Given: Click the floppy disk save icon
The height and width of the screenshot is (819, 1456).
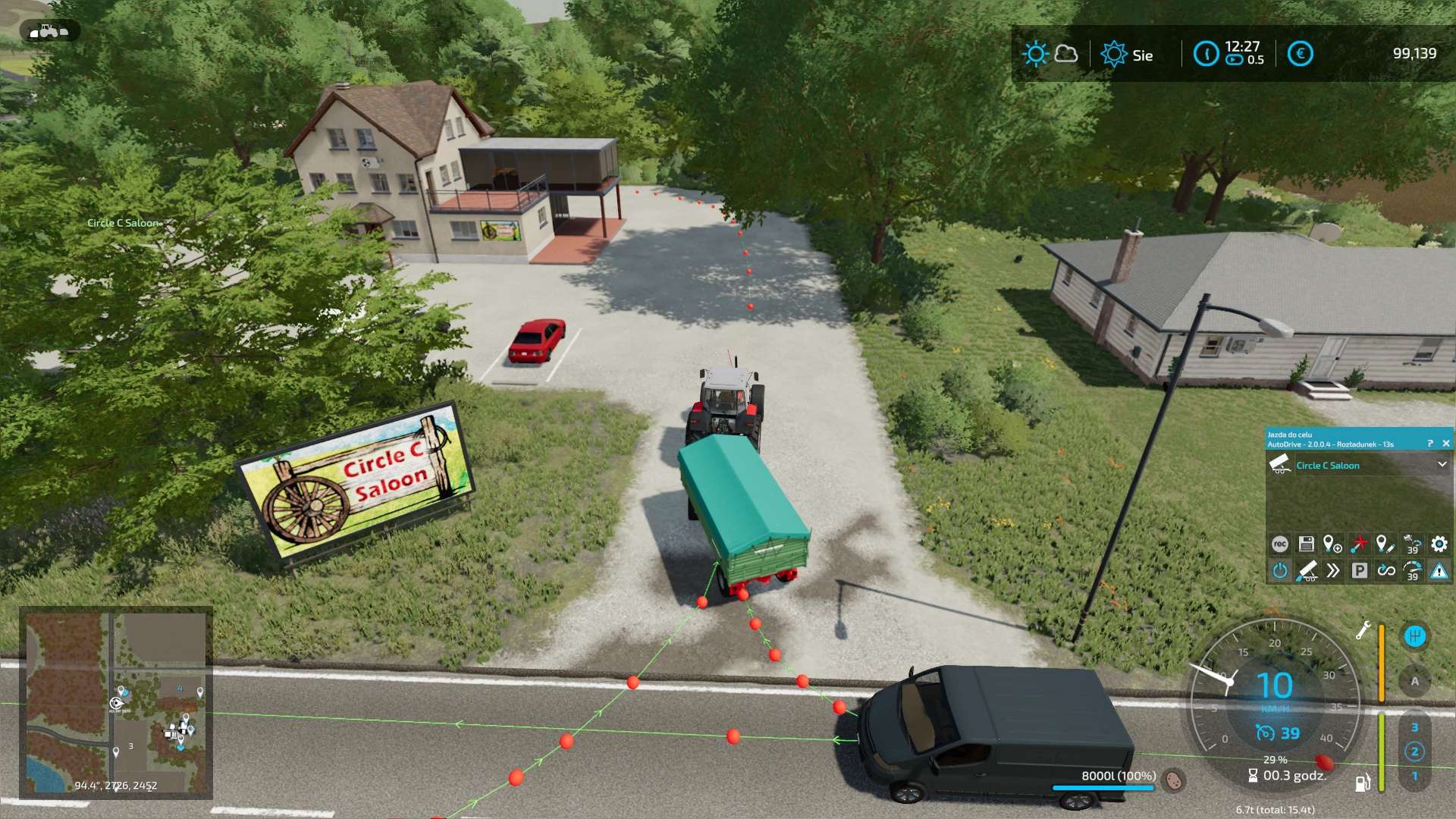Looking at the screenshot, I should (x=1306, y=544).
